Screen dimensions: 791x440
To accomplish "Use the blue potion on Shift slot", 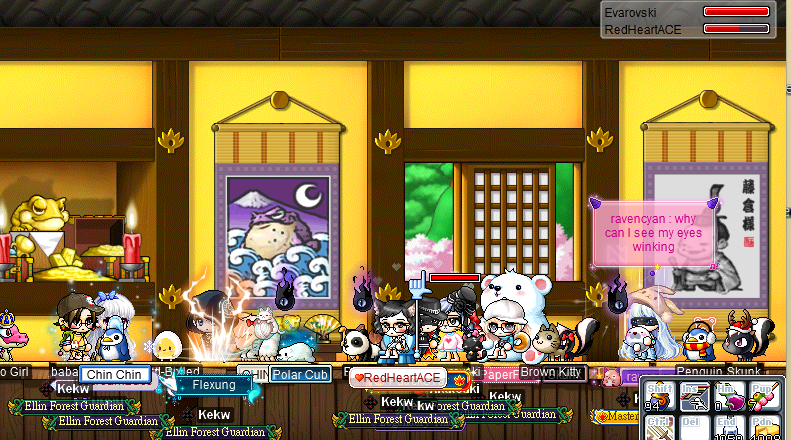I will click(x=661, y=397).
